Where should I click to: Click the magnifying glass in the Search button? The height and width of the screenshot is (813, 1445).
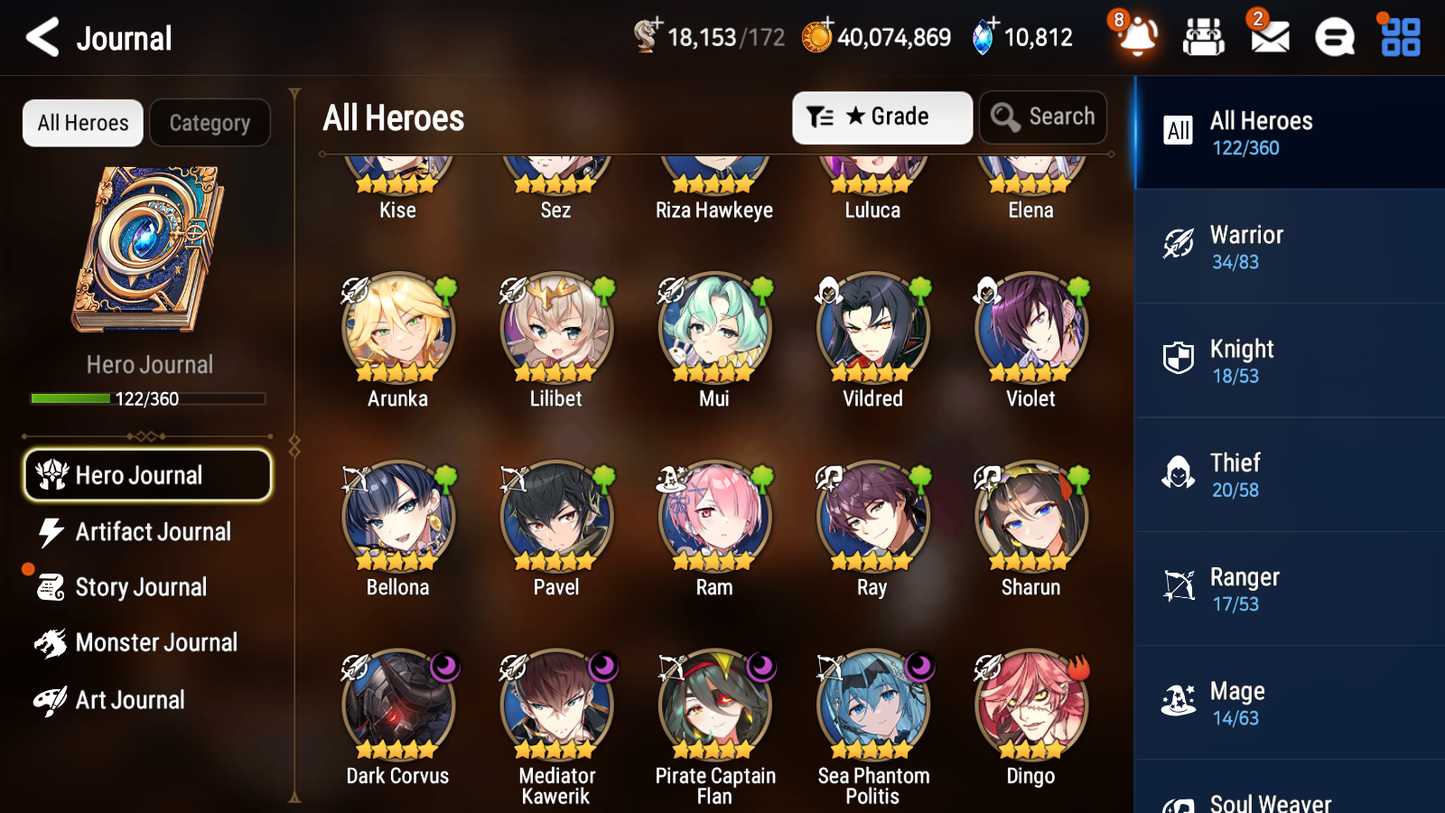coord(1005,117)
